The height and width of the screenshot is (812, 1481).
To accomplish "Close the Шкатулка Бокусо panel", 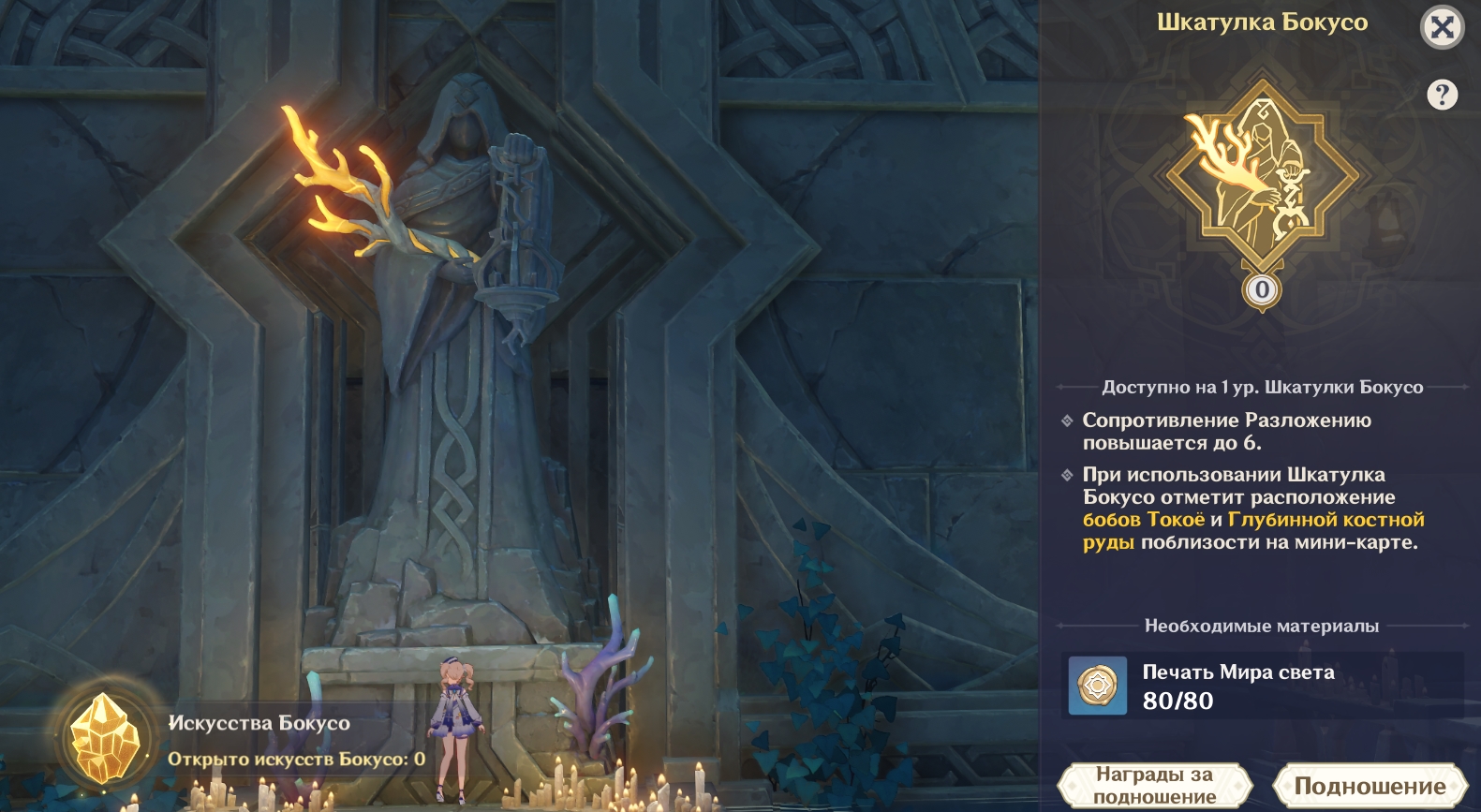I will point(1442,27).
